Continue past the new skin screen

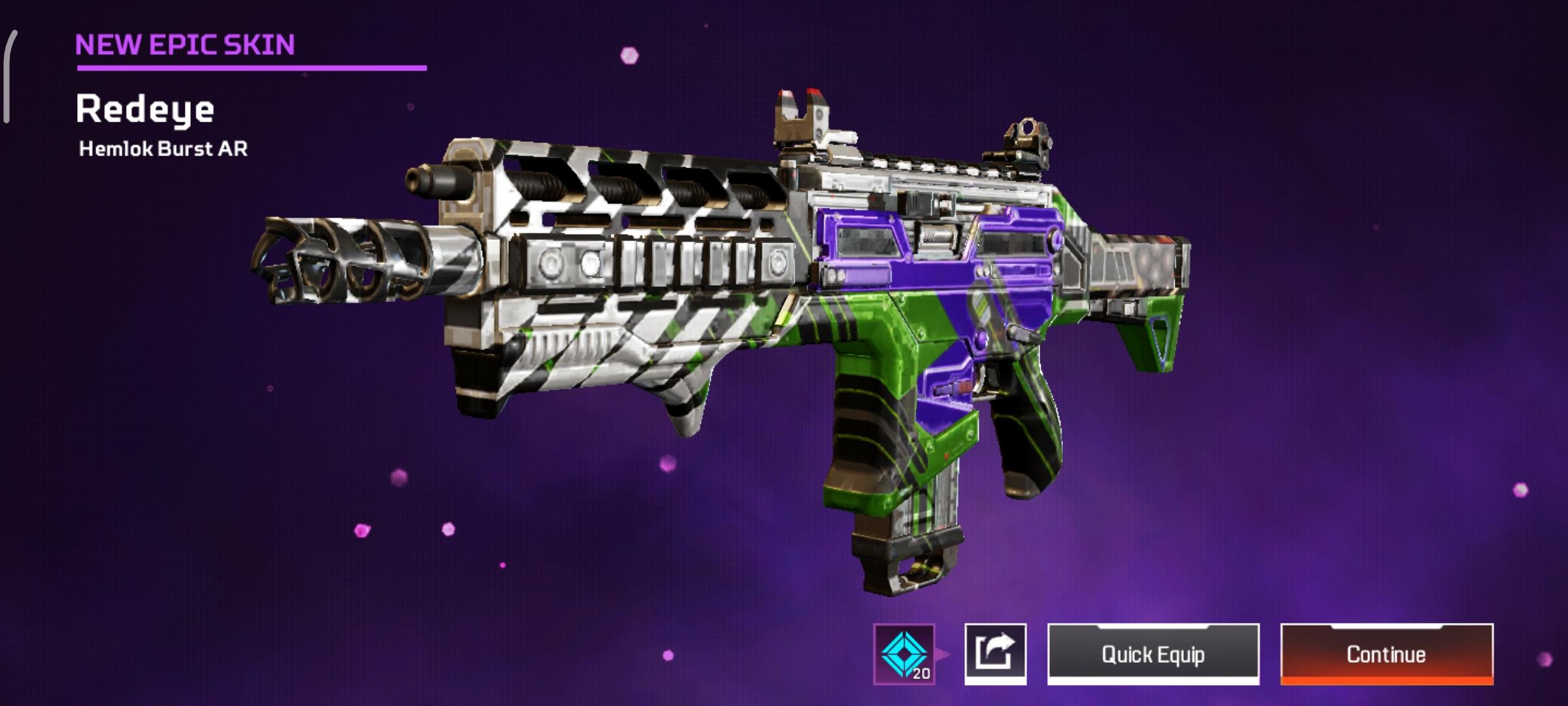coord(1386,654)
